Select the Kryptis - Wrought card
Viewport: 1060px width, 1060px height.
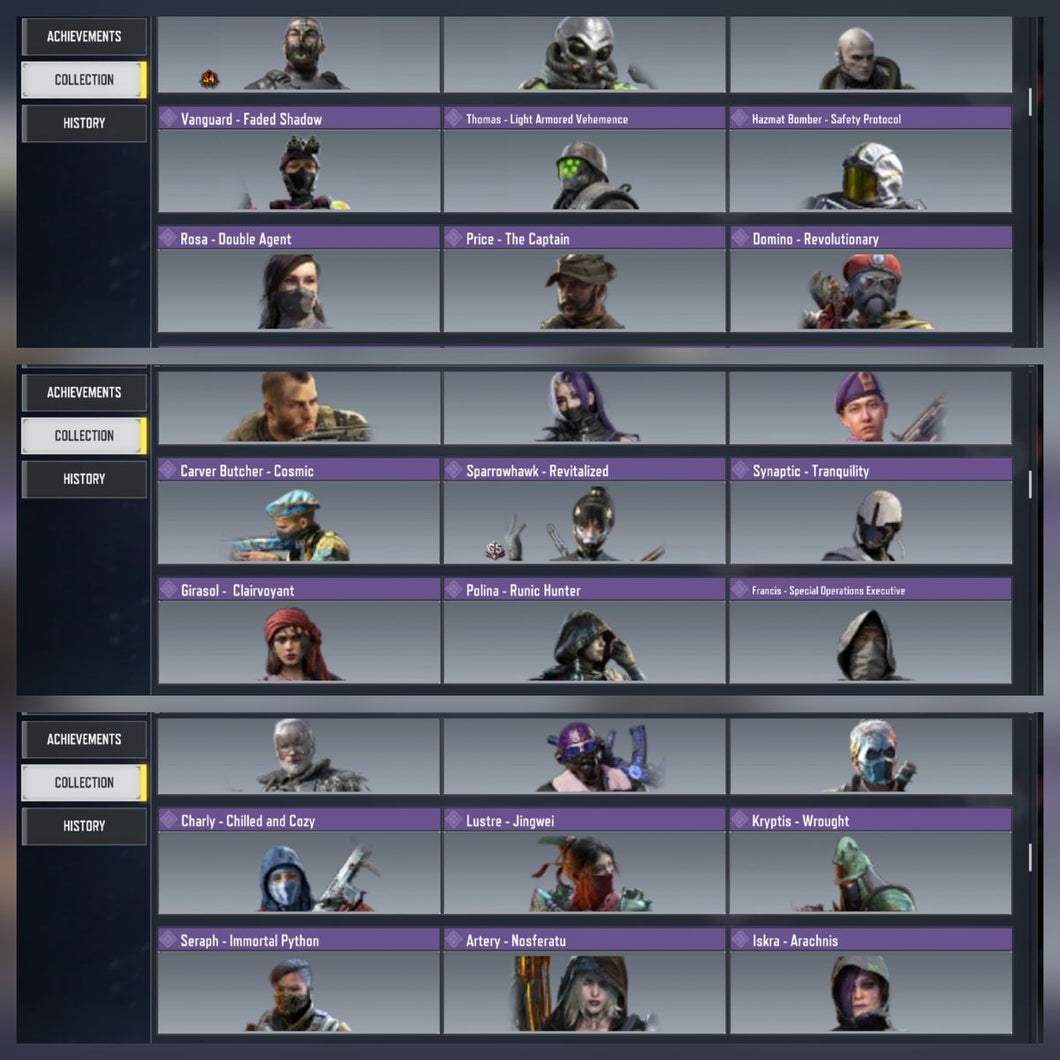click(x=870, y=872)
